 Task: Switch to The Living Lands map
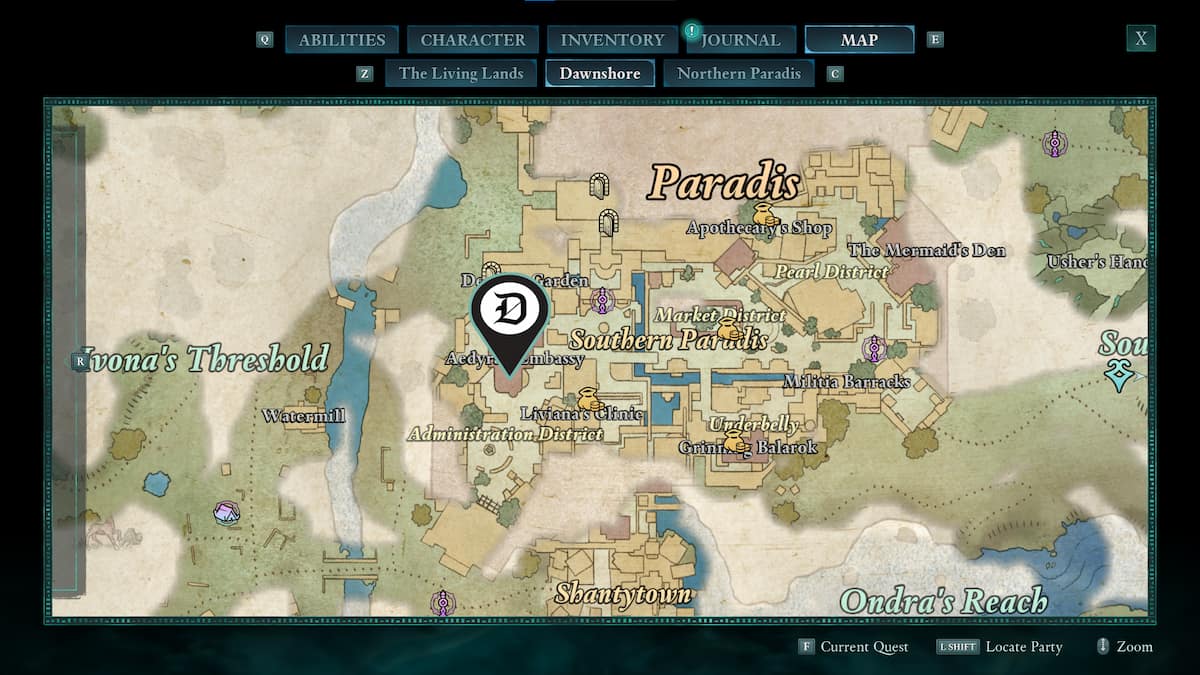(461, 73)
